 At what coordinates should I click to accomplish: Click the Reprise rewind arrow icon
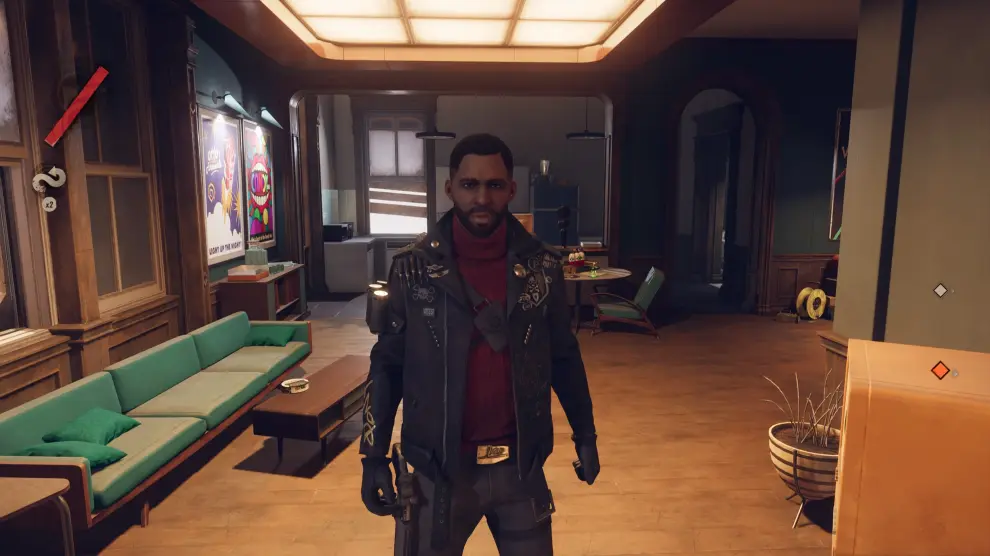(48, 180)
